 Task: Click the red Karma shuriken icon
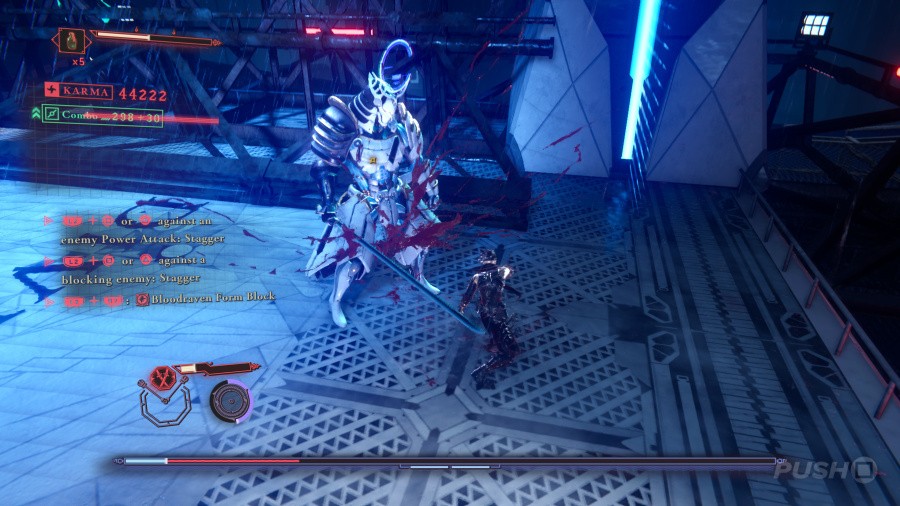point(51,92)
